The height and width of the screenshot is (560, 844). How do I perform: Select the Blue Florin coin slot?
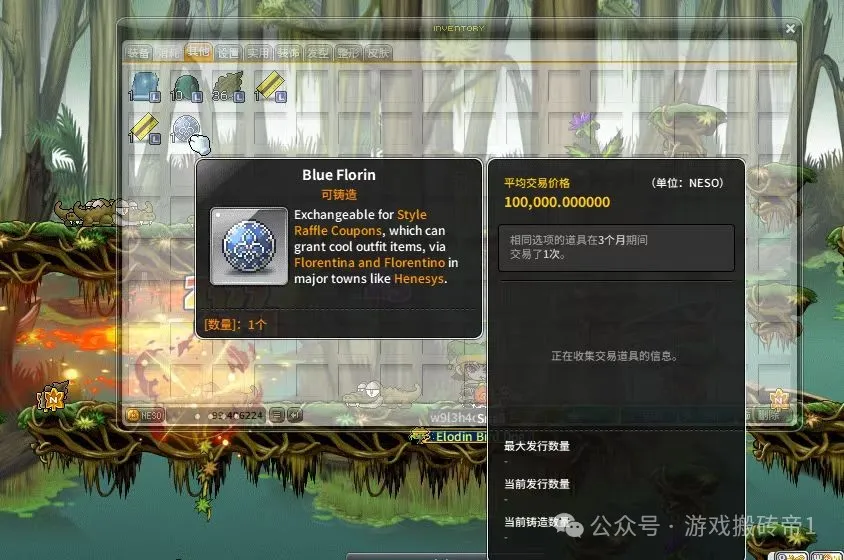(x=186, y=129)
